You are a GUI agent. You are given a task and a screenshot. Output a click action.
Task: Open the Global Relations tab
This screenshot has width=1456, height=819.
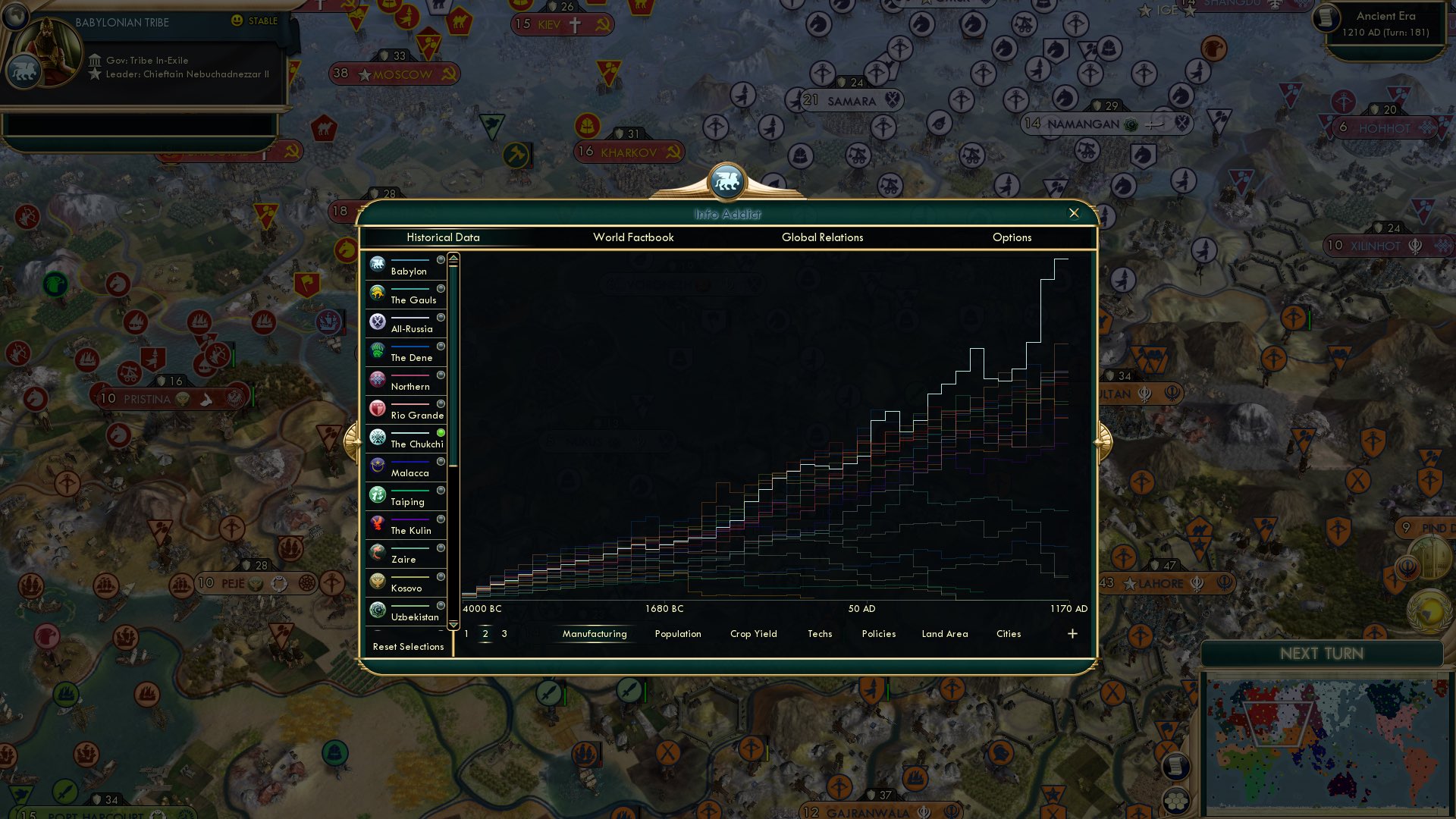tap(823, 237)
